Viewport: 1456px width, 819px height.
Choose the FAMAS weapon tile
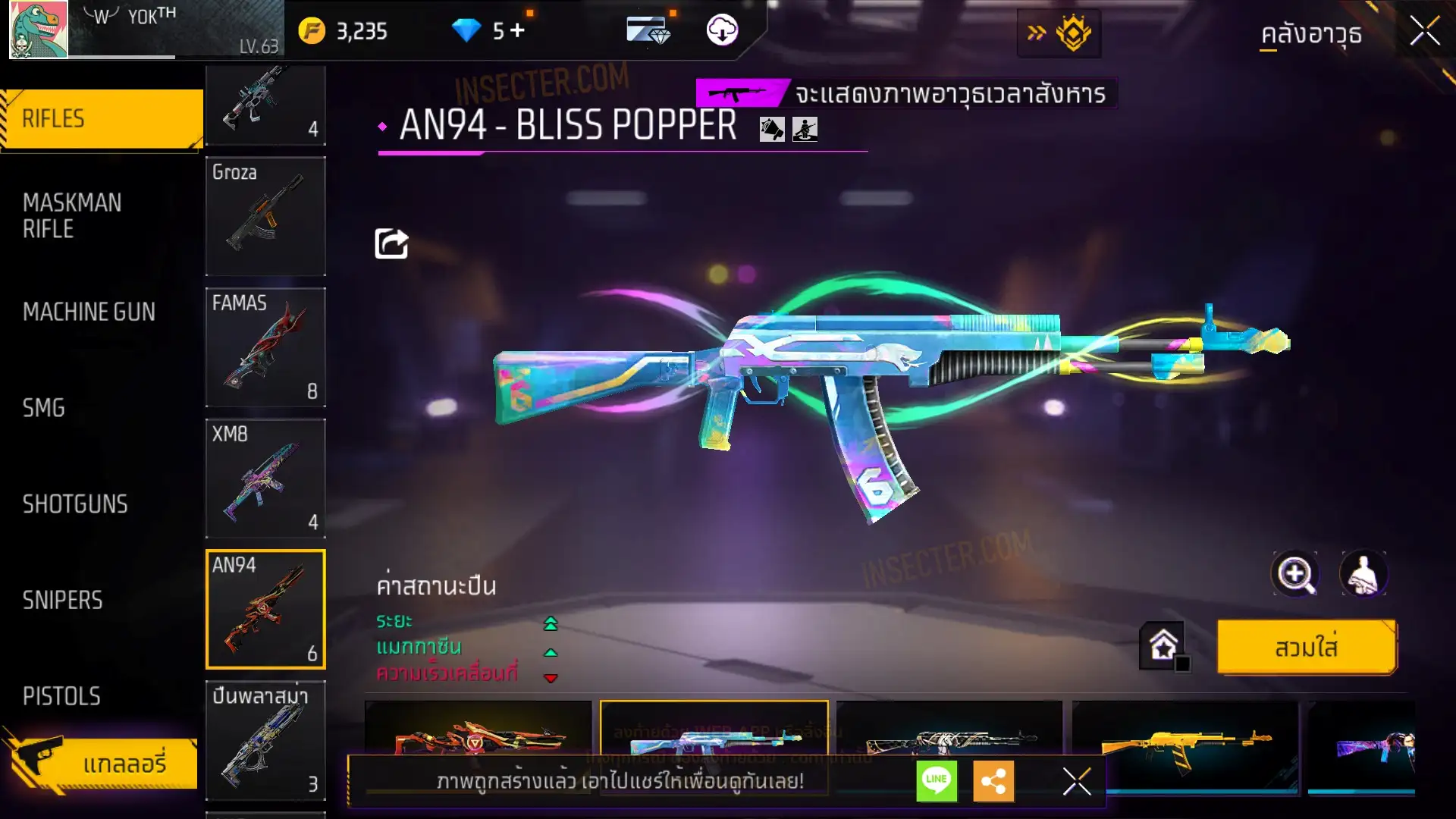265,347
